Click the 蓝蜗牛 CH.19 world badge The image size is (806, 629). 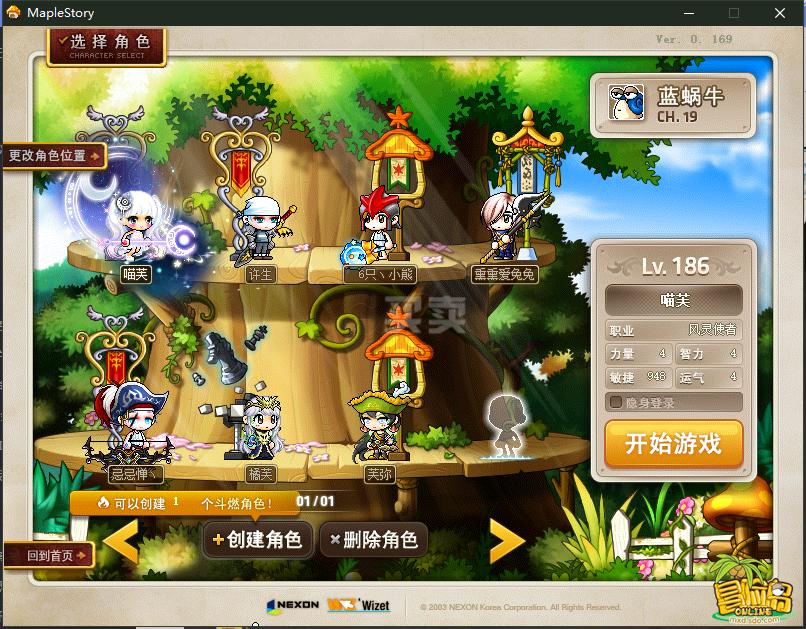pyautogui.click(x=670, y=104)
